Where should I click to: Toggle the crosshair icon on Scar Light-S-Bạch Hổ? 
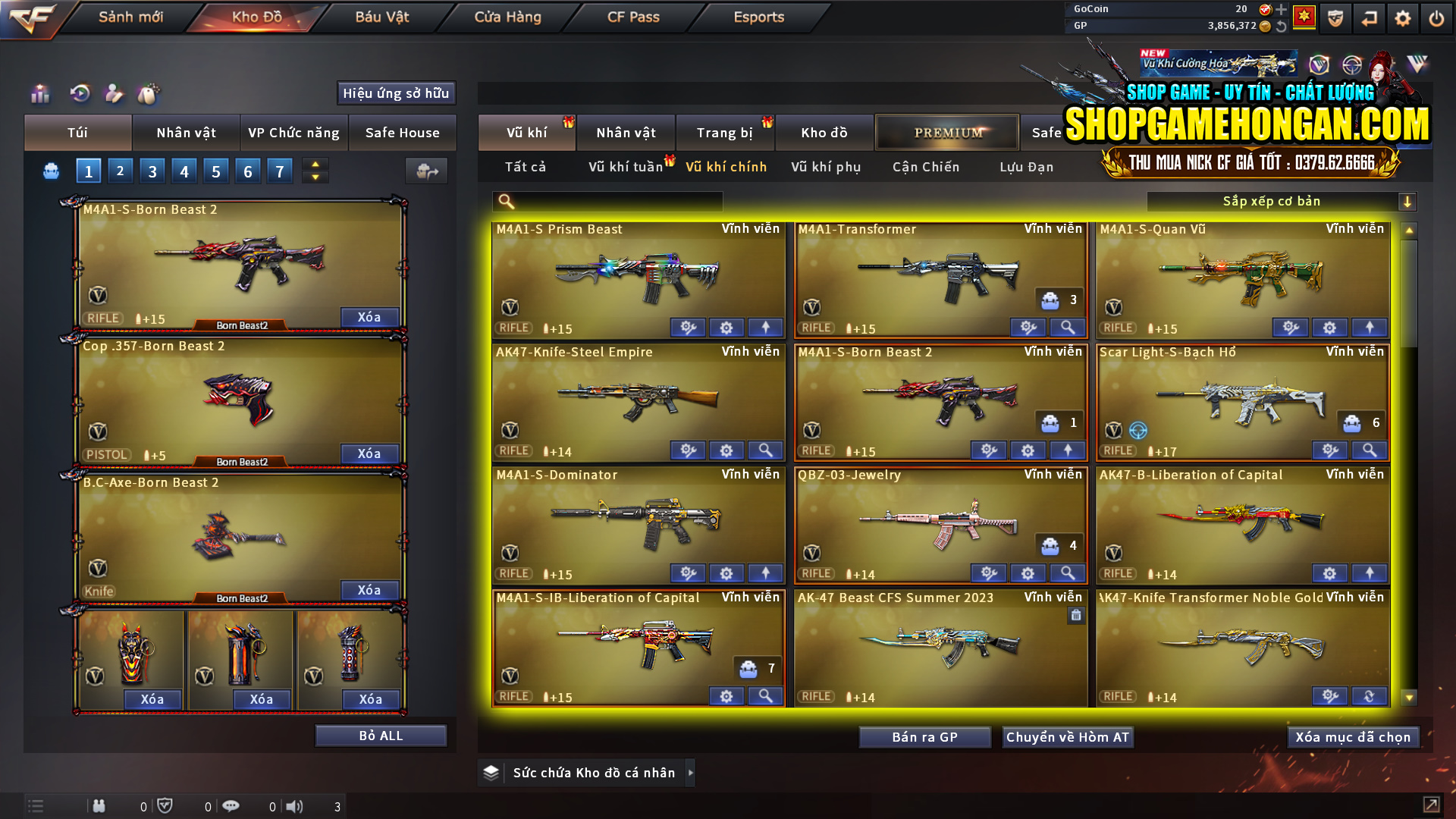click(1136, 430)
